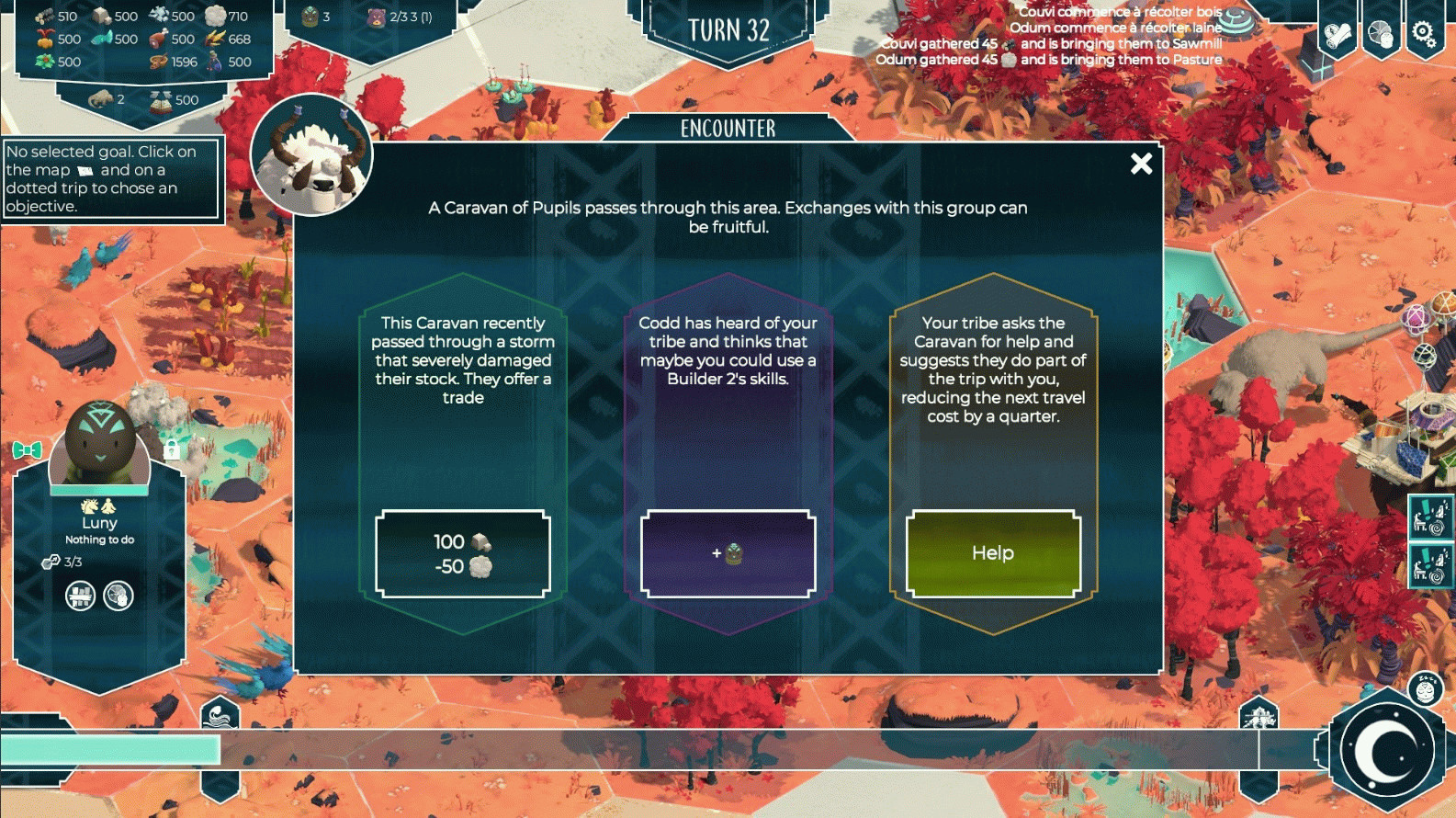Click the padlock icon beside Luny
Viewport: 1456px width, 818px height.
[x=171, y=449]
